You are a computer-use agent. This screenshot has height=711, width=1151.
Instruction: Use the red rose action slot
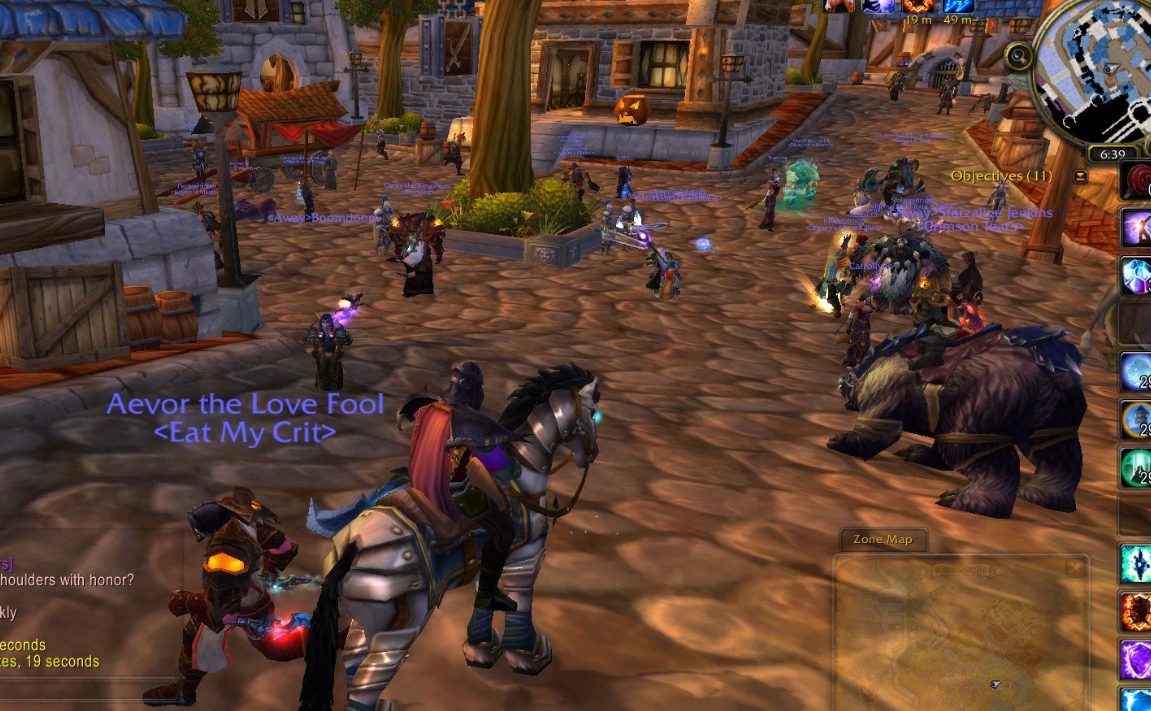(1137, 181)
